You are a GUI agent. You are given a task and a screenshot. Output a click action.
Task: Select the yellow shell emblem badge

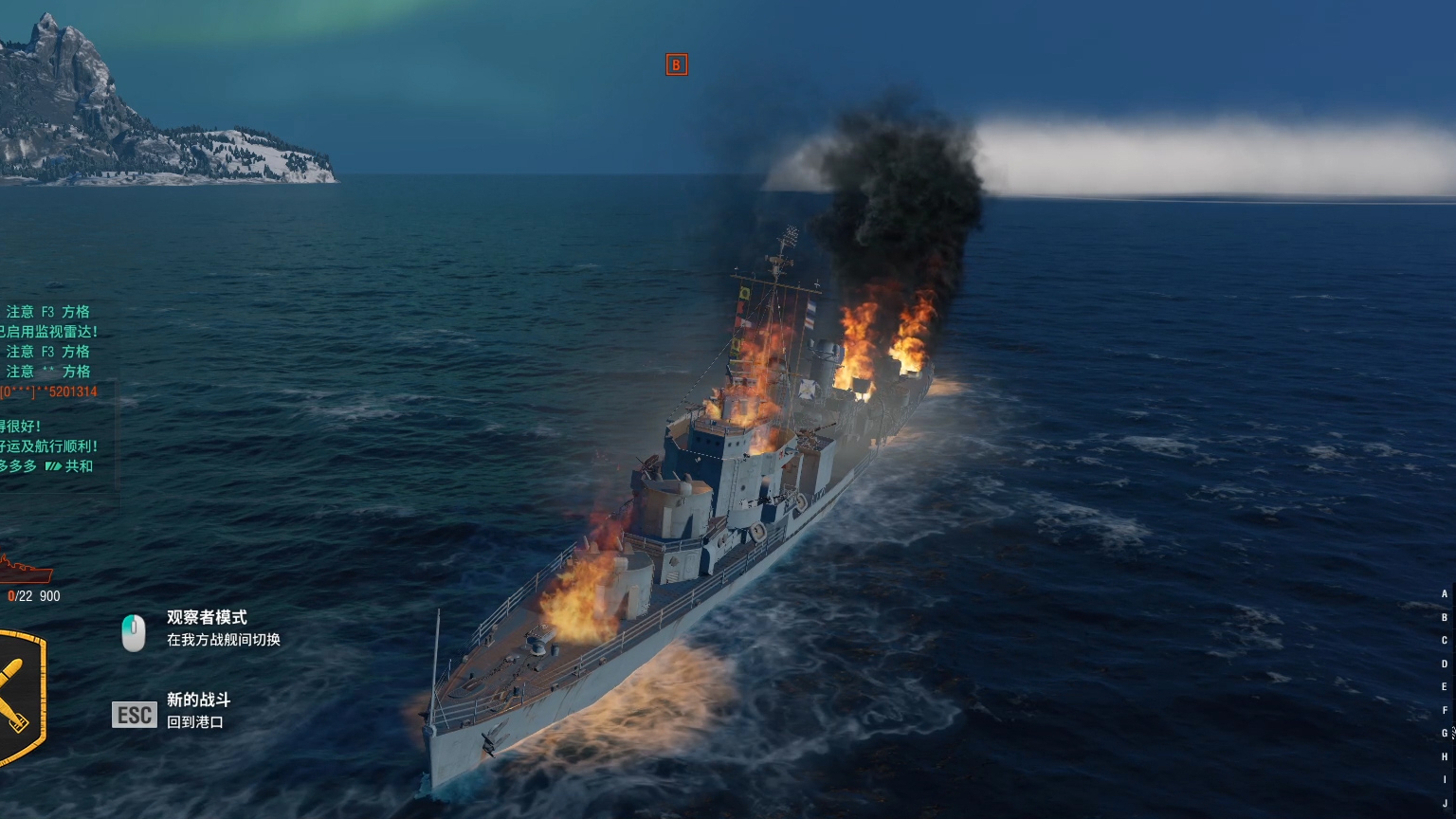point(19,697)
